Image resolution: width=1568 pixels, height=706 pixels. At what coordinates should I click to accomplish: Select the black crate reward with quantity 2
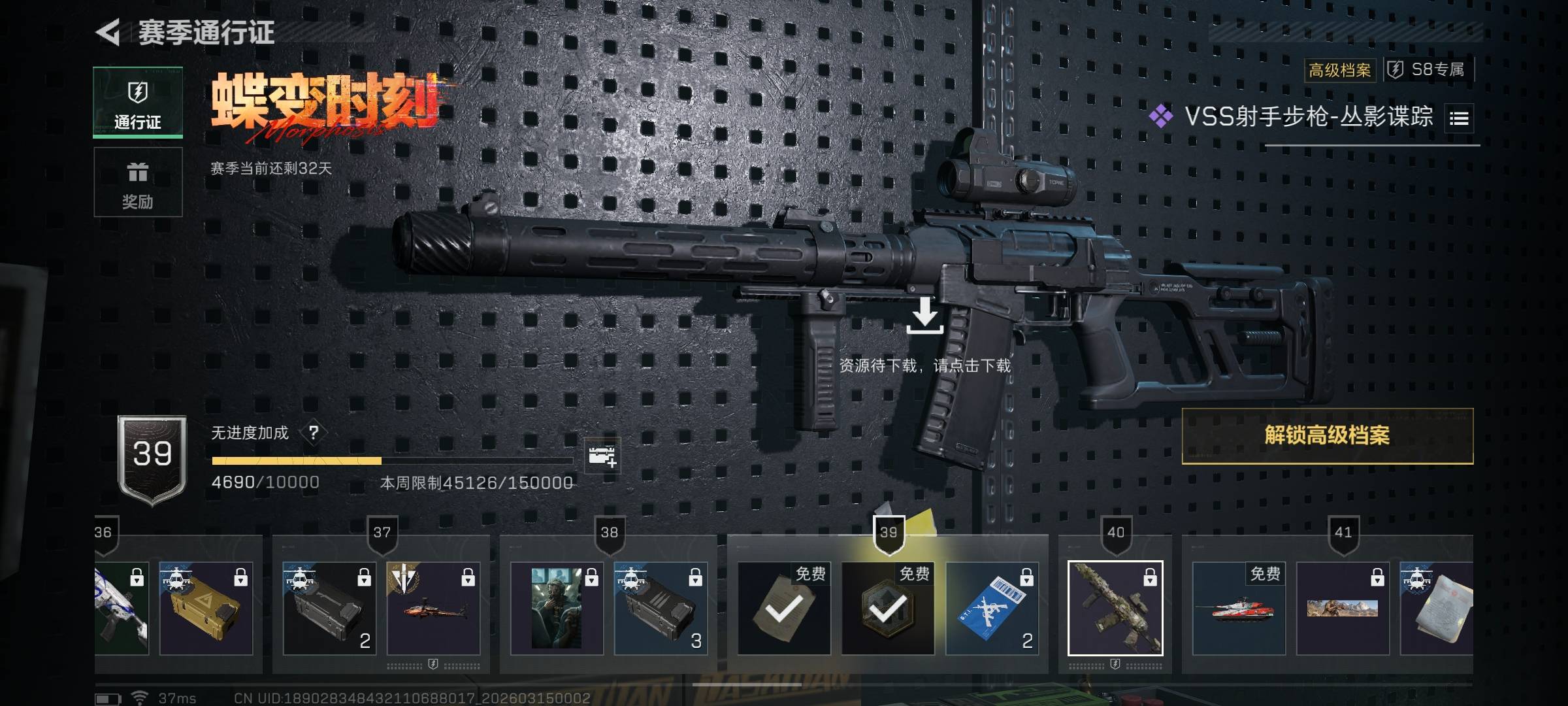tap(329, 608)
